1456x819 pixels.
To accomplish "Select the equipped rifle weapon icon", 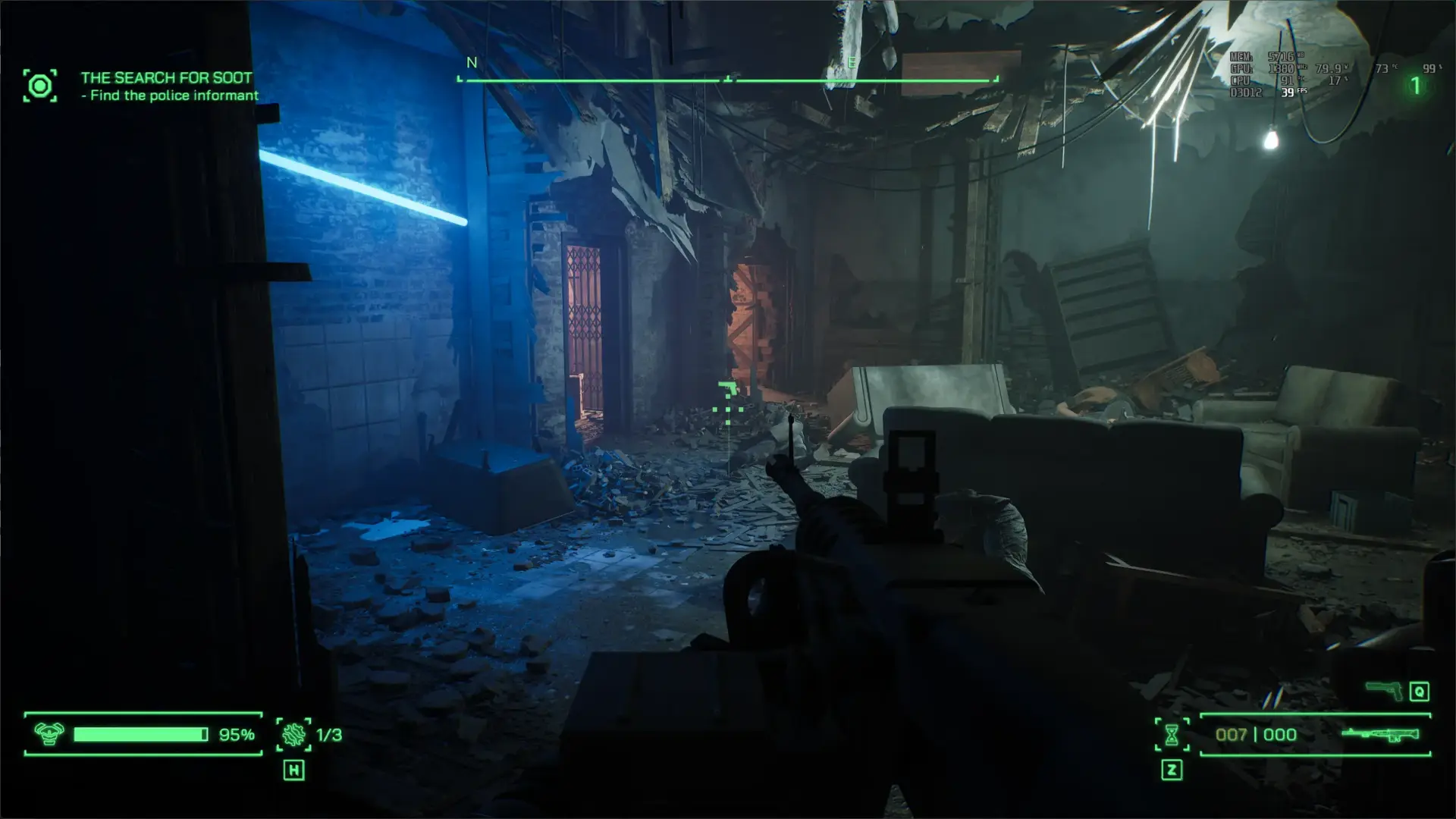I will [1379, 734].
